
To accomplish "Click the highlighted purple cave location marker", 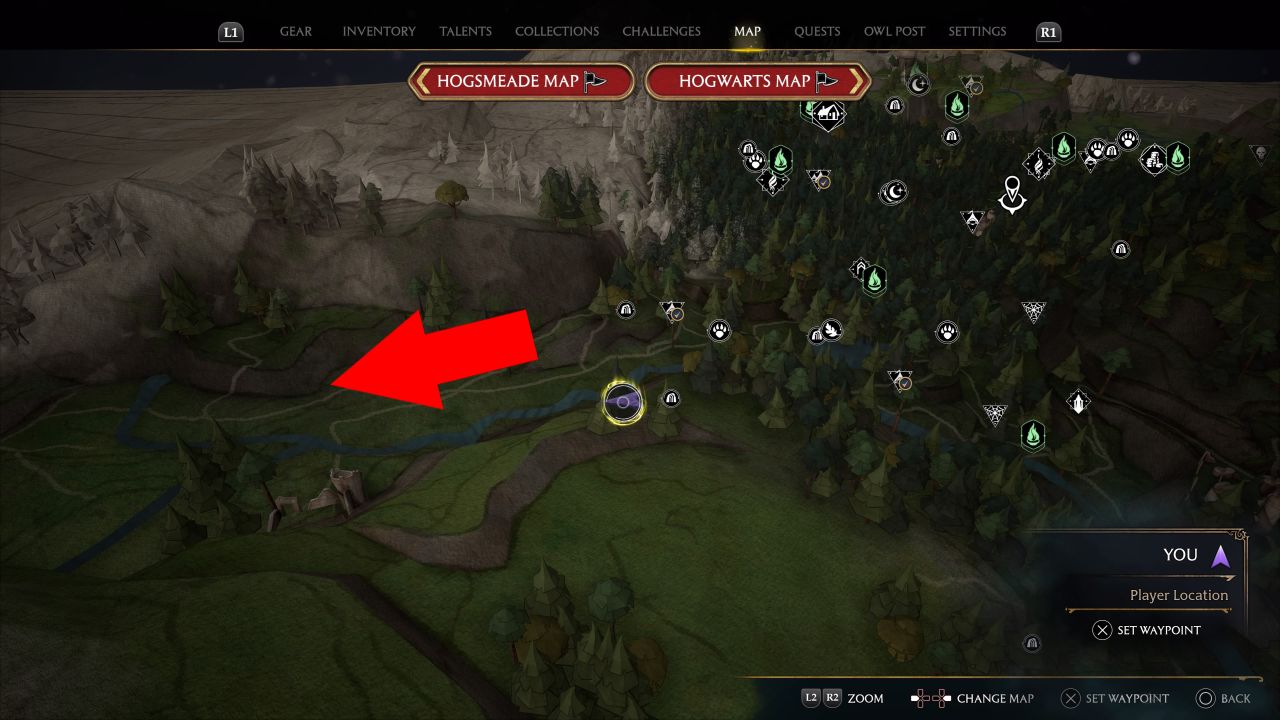I will point(623,398).
